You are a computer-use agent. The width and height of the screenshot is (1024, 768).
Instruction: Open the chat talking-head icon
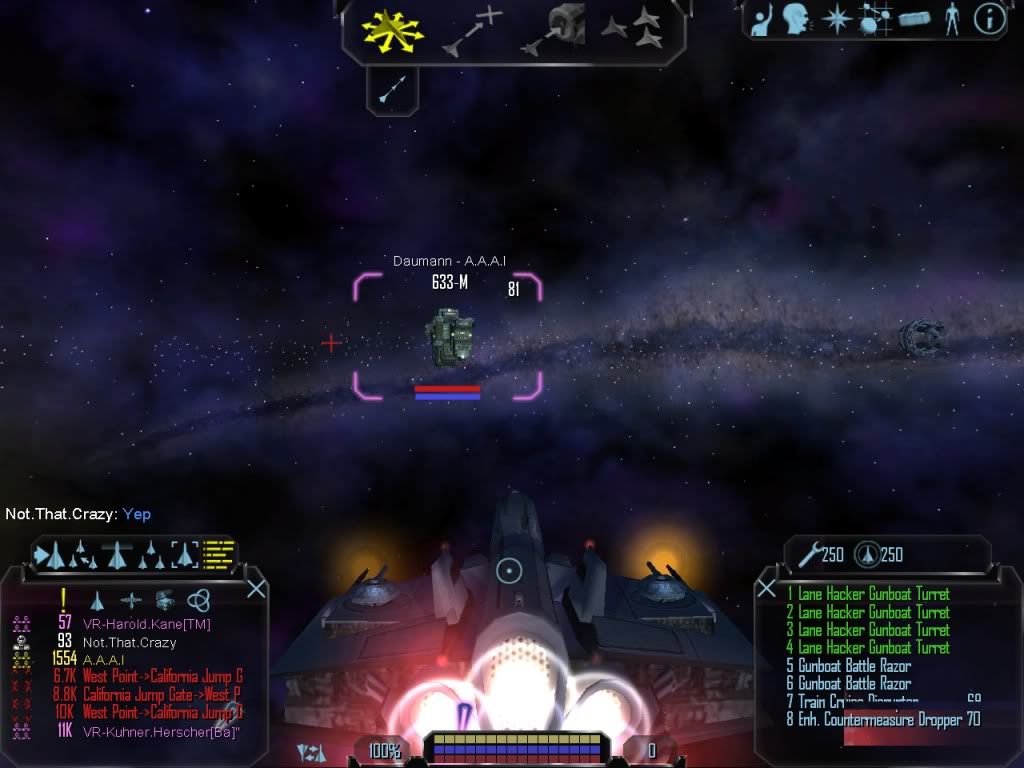pyautogui.click(x=796, y=20)
